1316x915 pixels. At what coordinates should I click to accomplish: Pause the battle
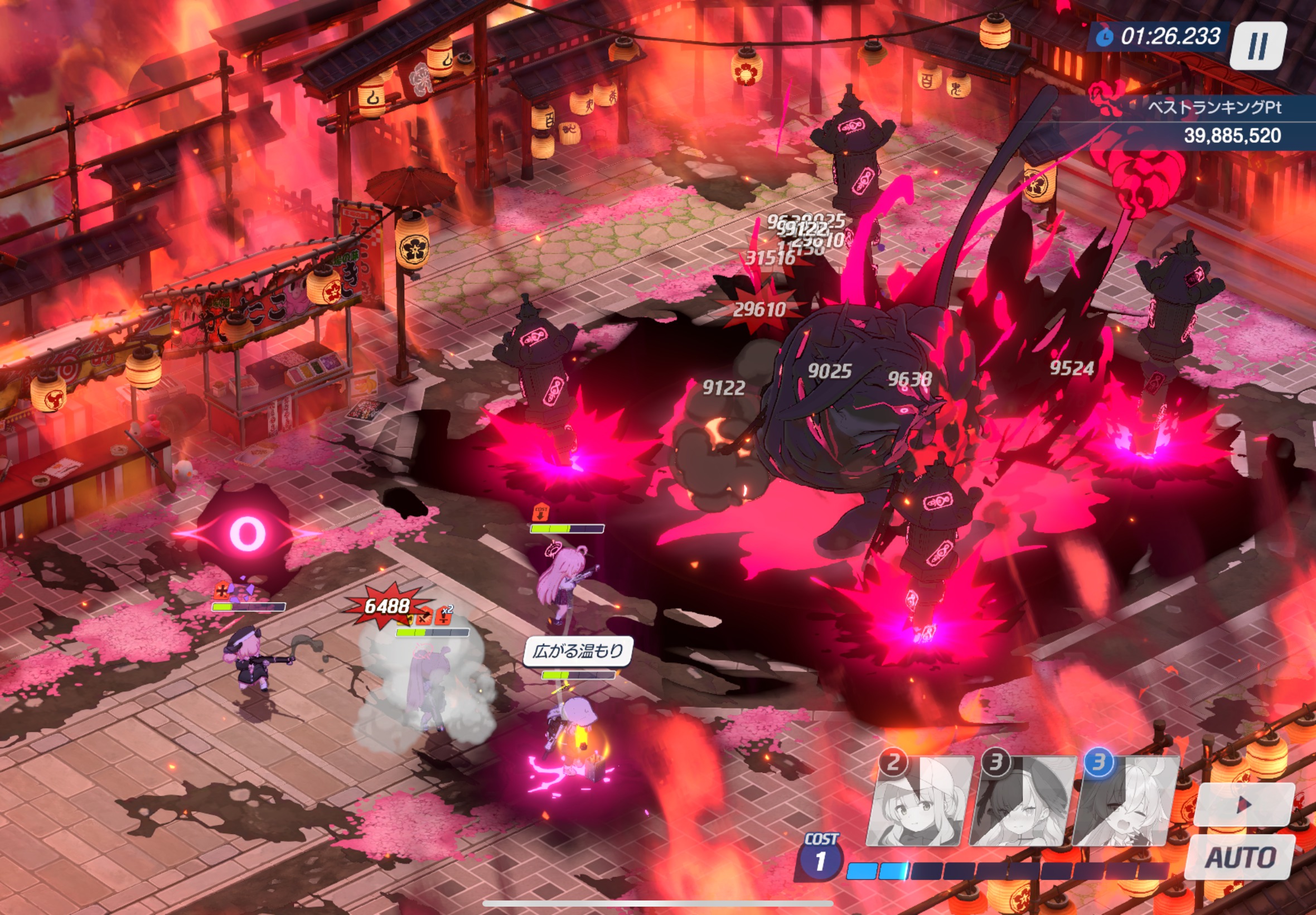1257,46
